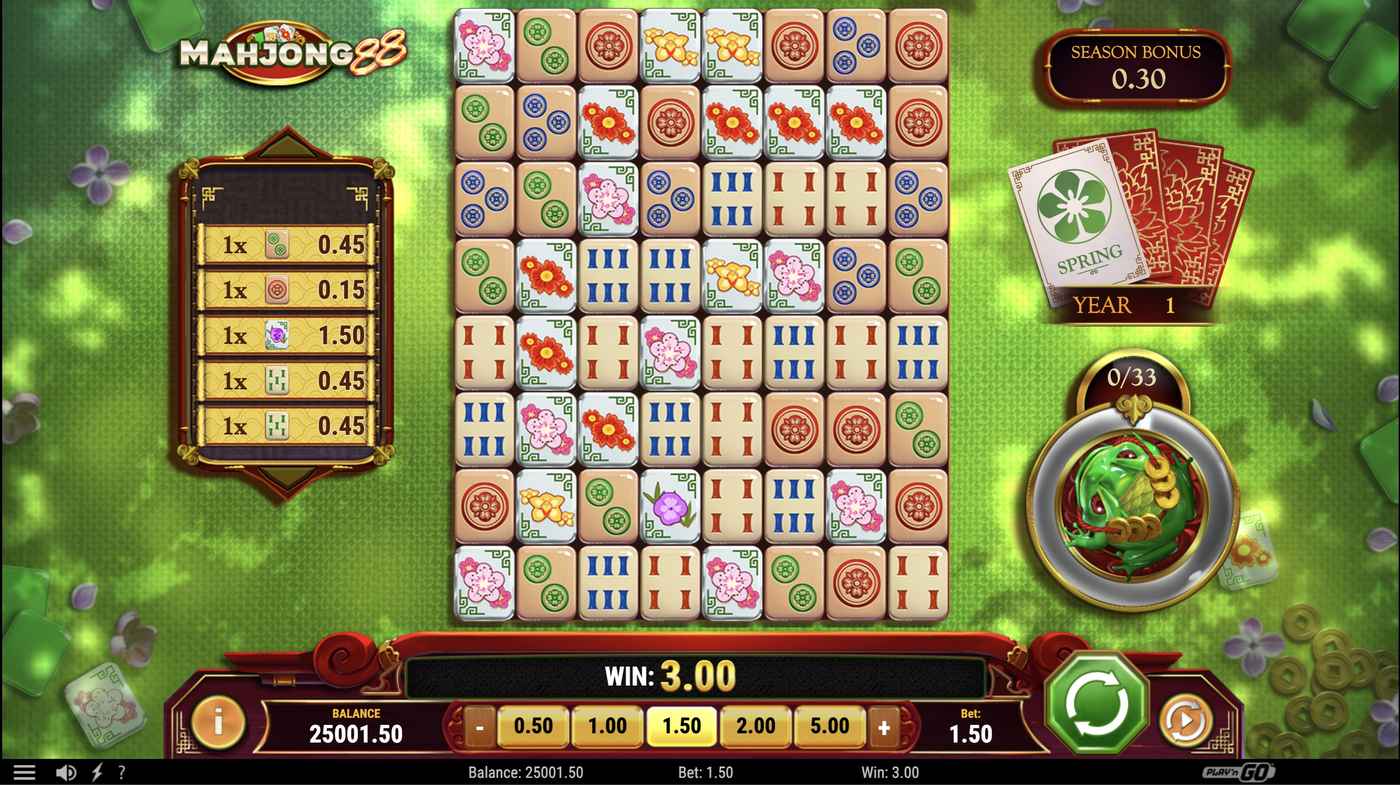The image size is (1400, 785).
Task: Increase the bet with the plus stepper
Action: click(x=882, y=725)
